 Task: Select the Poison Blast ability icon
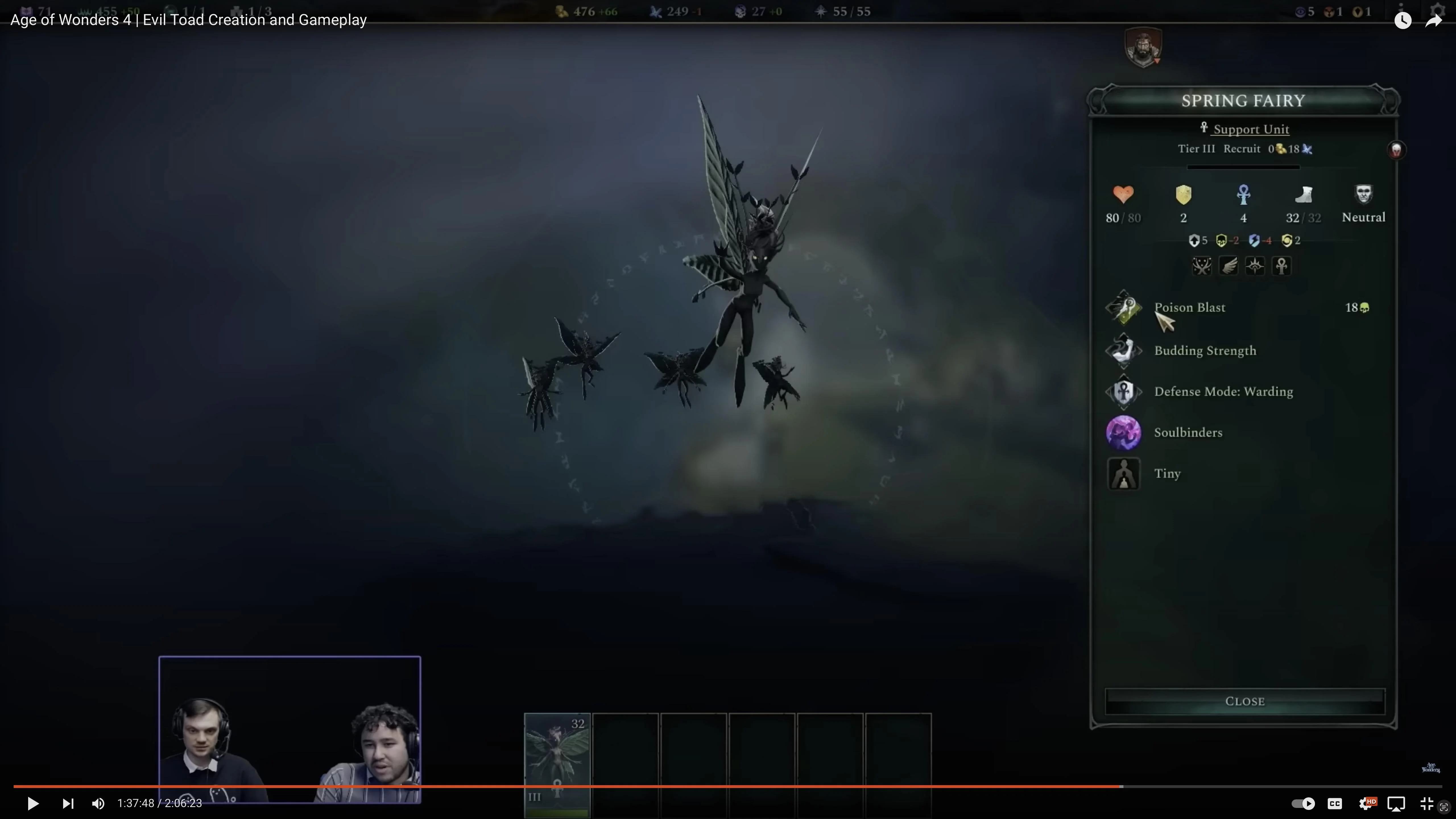click(x=1124, y=307)
